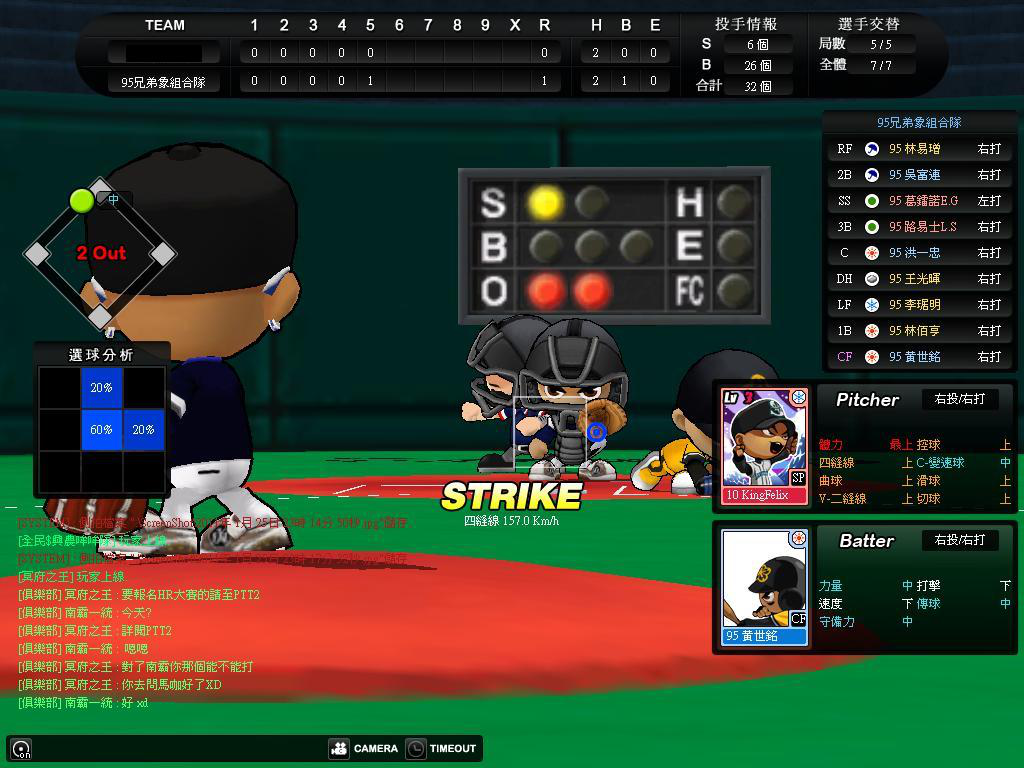
Task: Call a TIMEOUT
Action: coord(441,748)
